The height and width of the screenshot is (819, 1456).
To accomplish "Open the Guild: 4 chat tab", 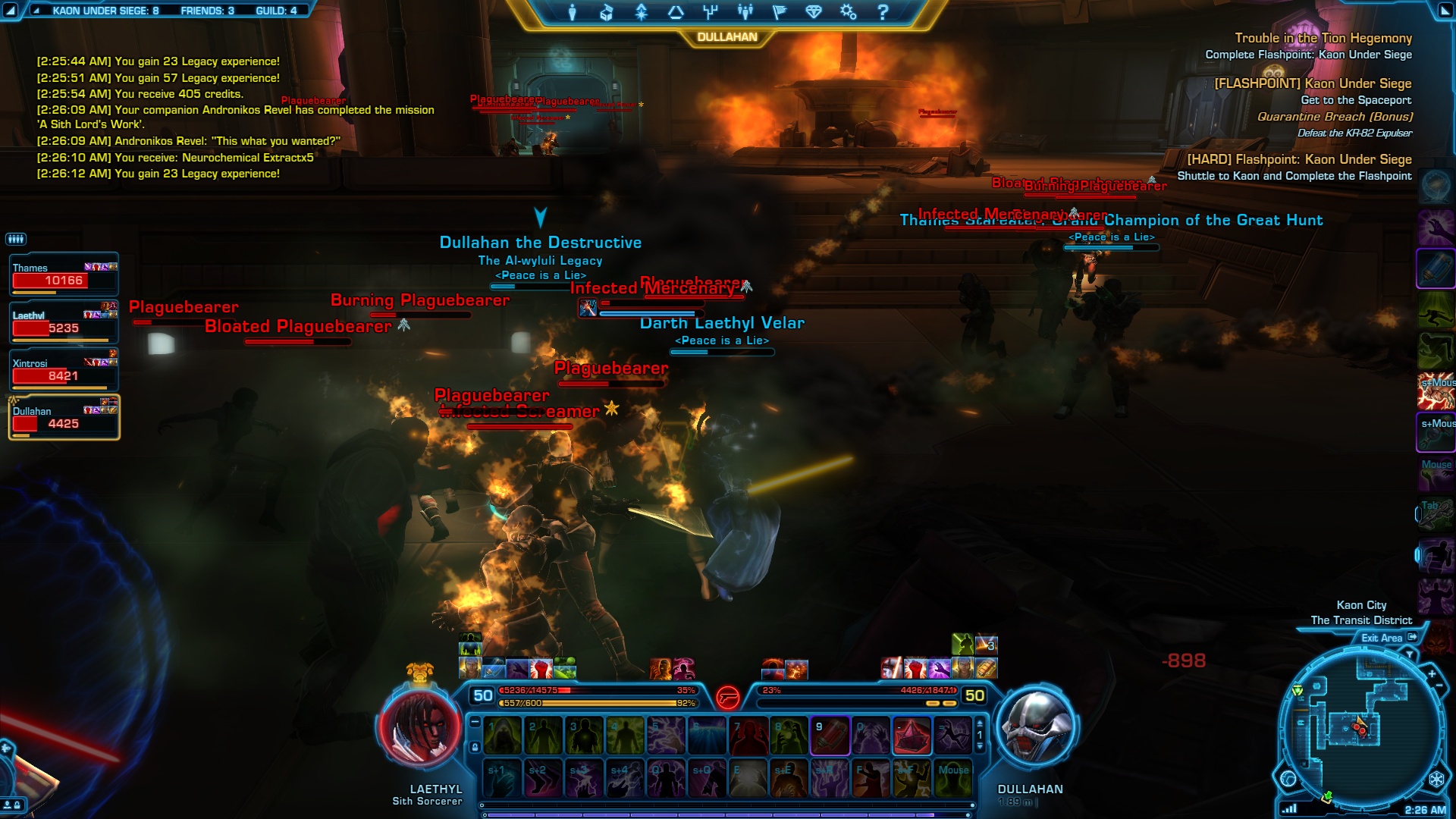I will click(x=276, y=11).
